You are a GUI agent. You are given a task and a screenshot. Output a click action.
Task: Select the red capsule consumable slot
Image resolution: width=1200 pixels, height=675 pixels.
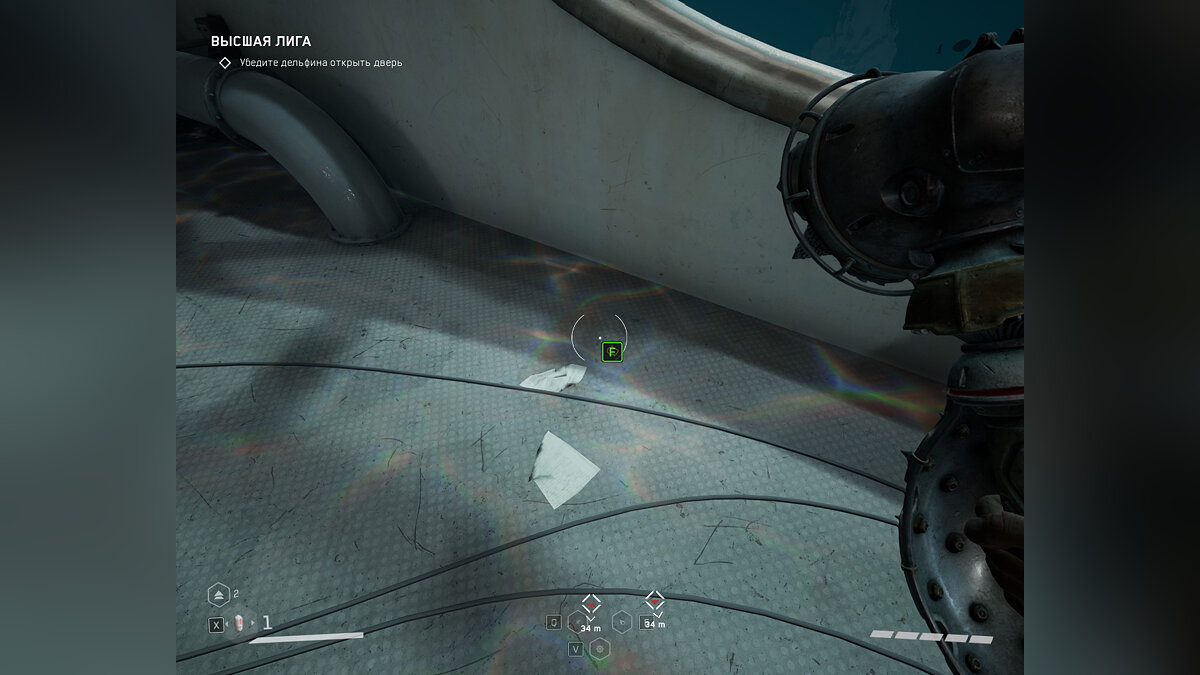click(241, 624)
